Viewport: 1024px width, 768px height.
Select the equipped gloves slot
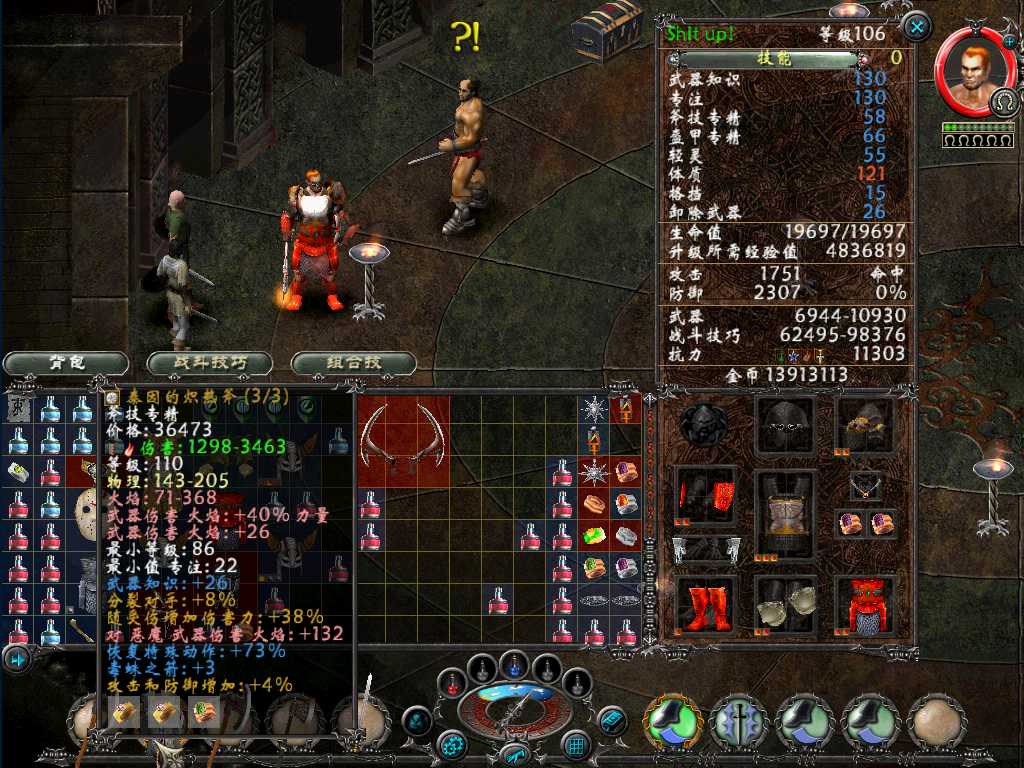click(x=785, y=605)
